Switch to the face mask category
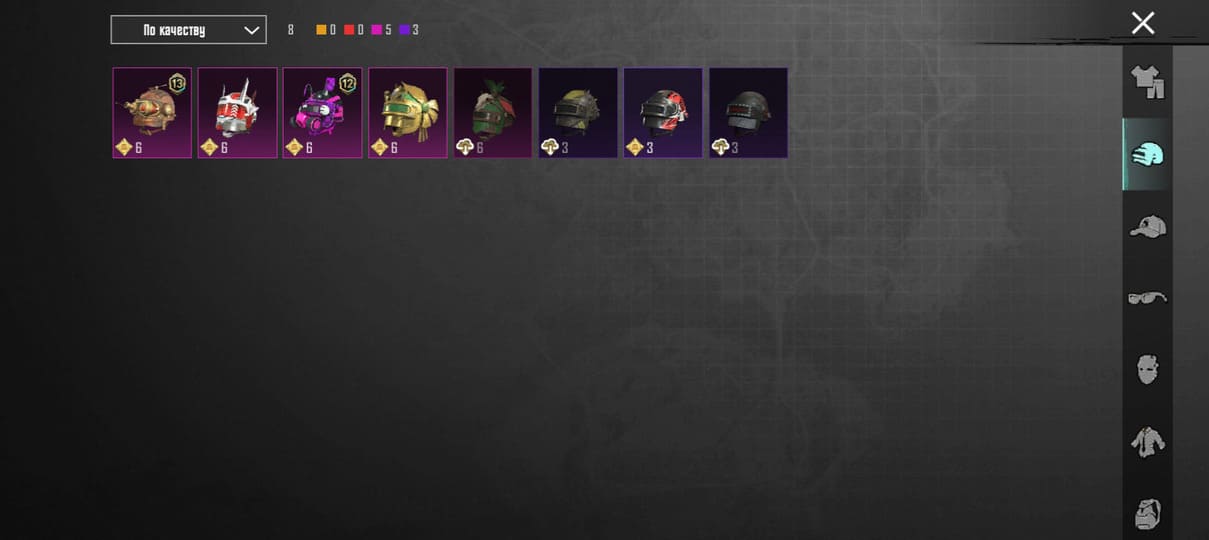 pos(1147,370)
